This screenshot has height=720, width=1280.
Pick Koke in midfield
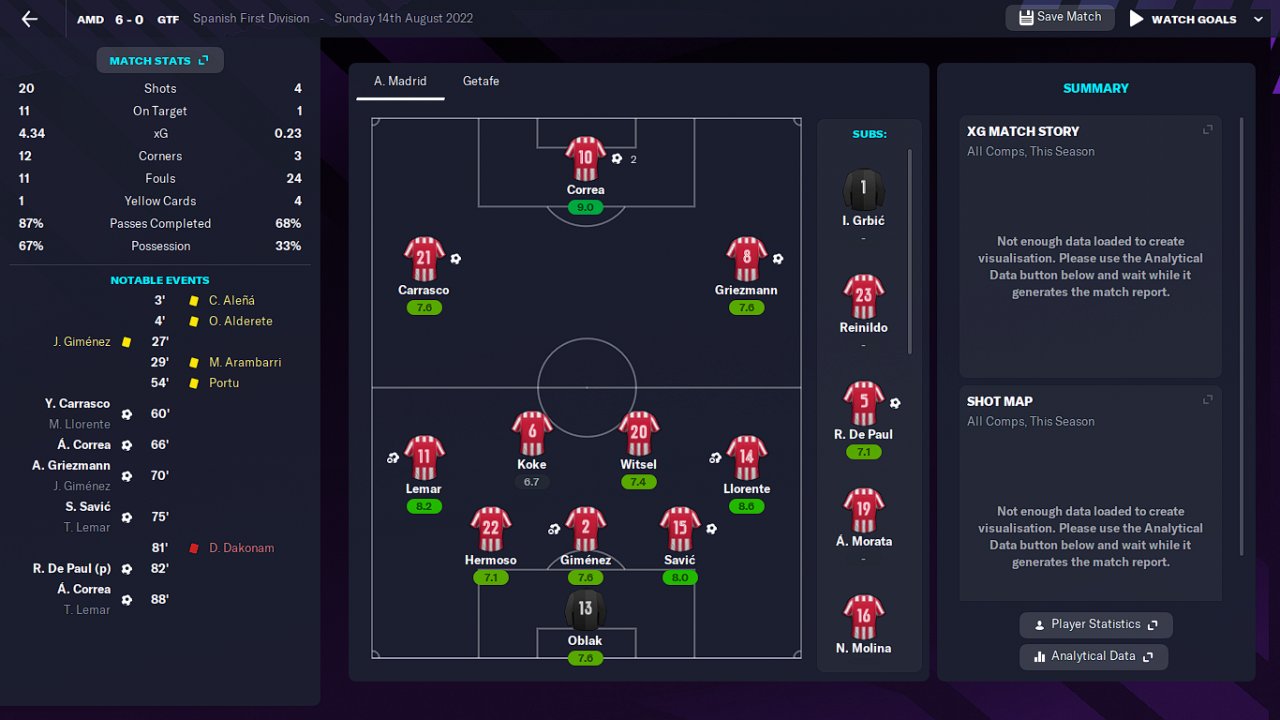pyautogui.click(x=532, y=434)
